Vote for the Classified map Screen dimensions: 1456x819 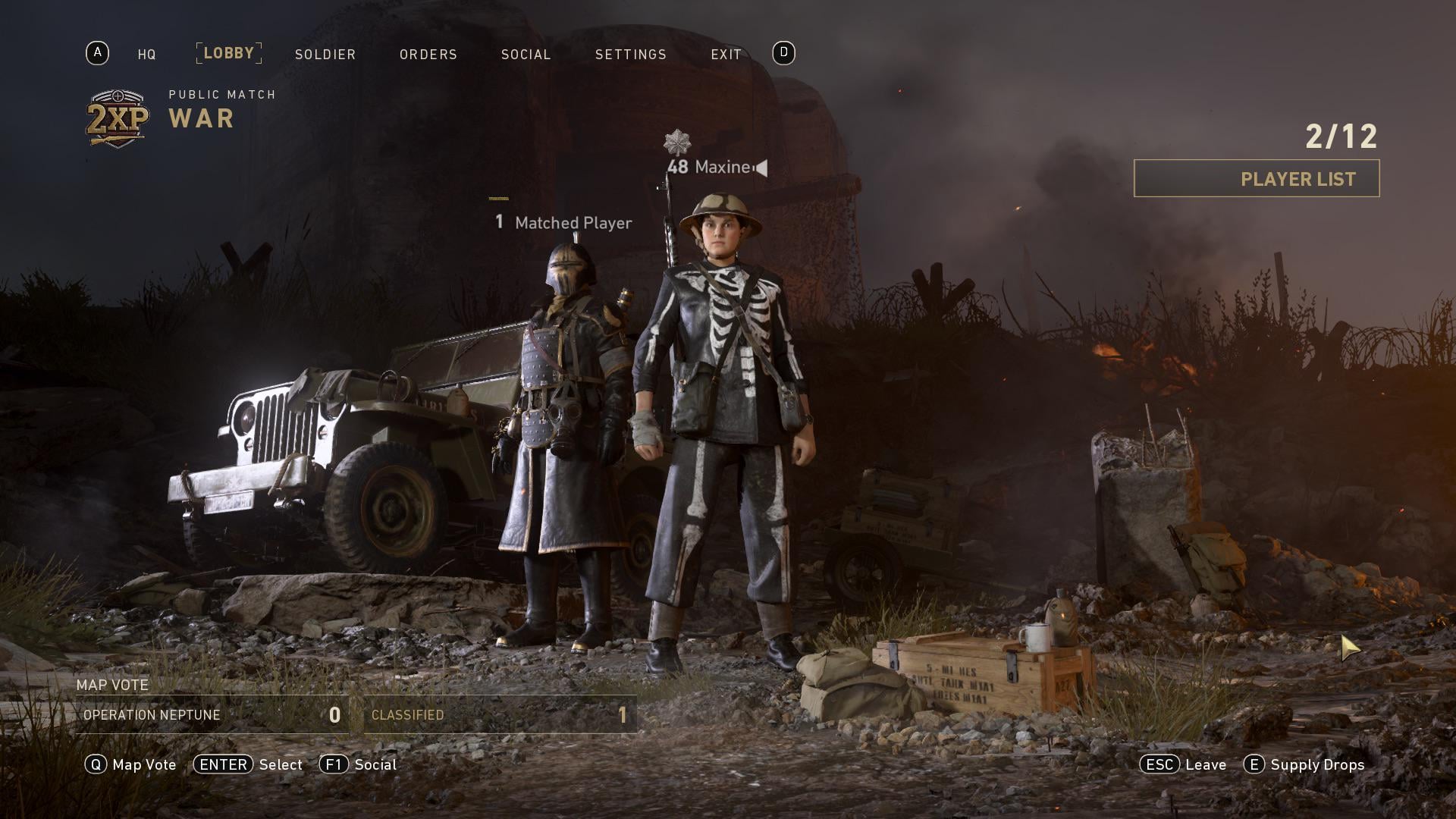pos(500,715)
